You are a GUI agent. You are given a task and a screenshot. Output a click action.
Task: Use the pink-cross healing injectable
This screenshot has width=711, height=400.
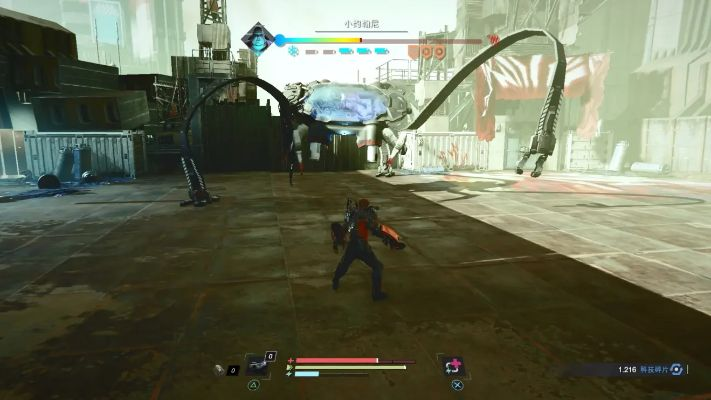[x=454, y=366]
